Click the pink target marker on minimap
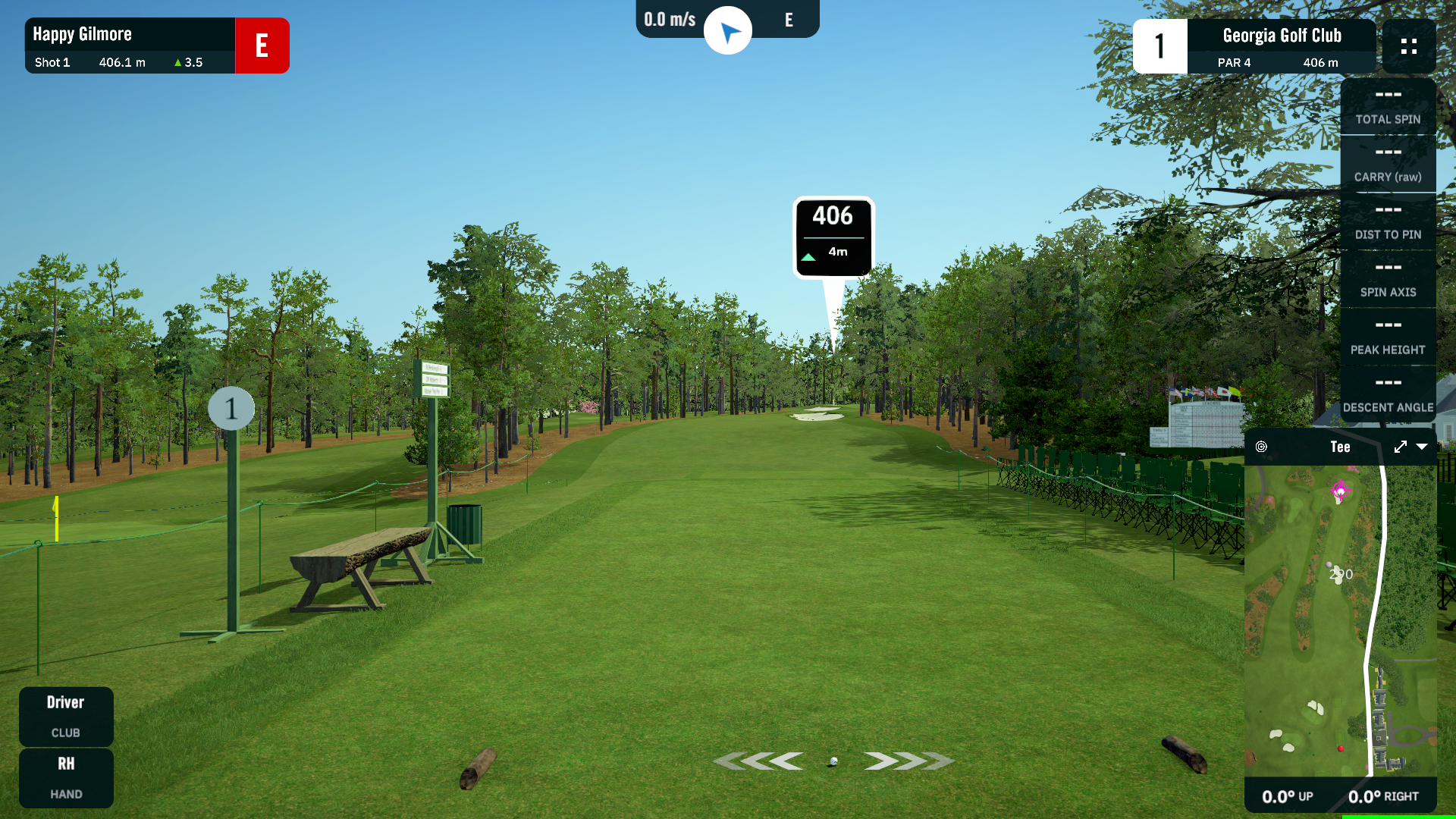This screenshot has width=1456, height=819. click(x=1340, y=491)
